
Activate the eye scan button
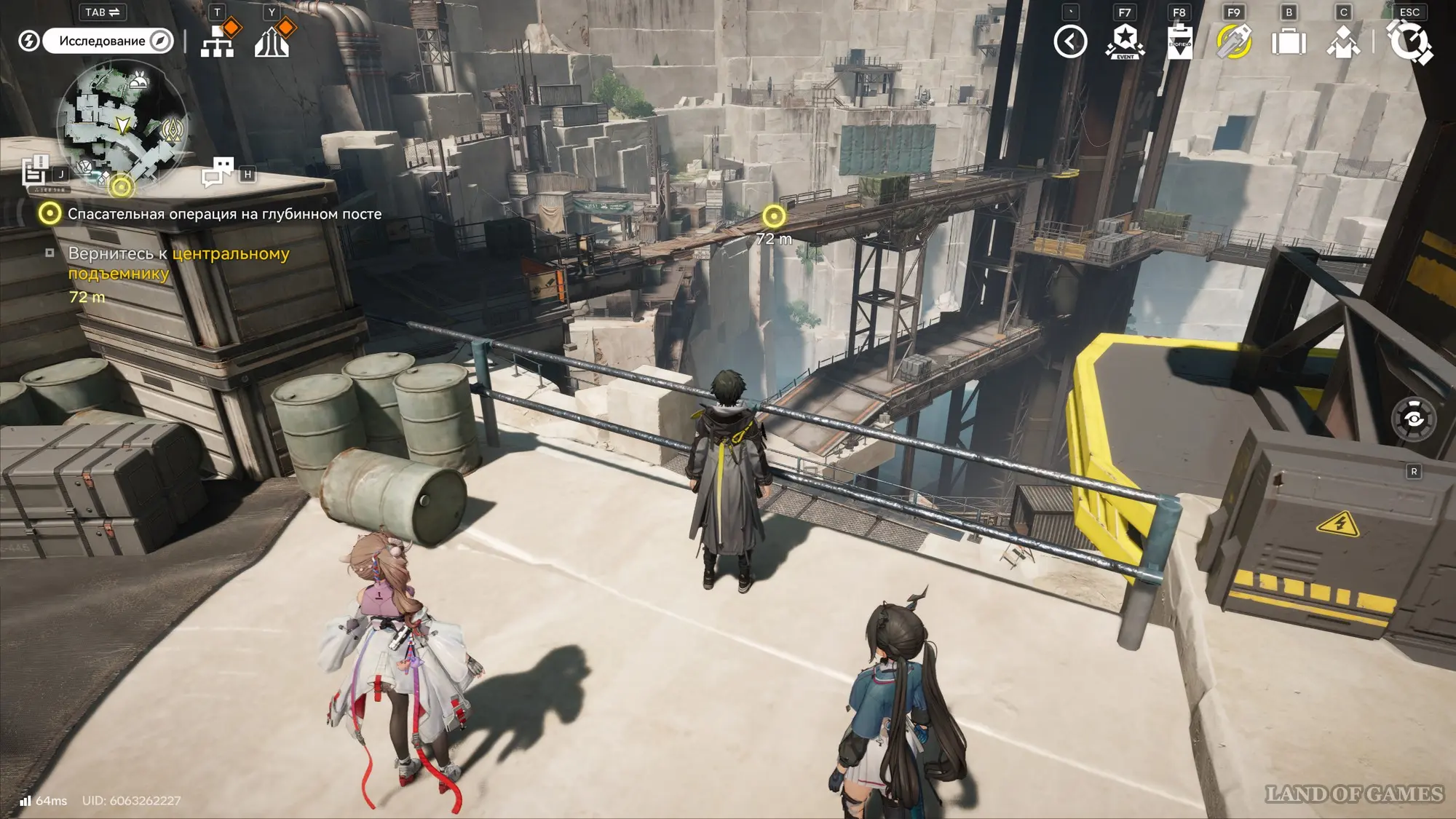(x=1414, y=419)
